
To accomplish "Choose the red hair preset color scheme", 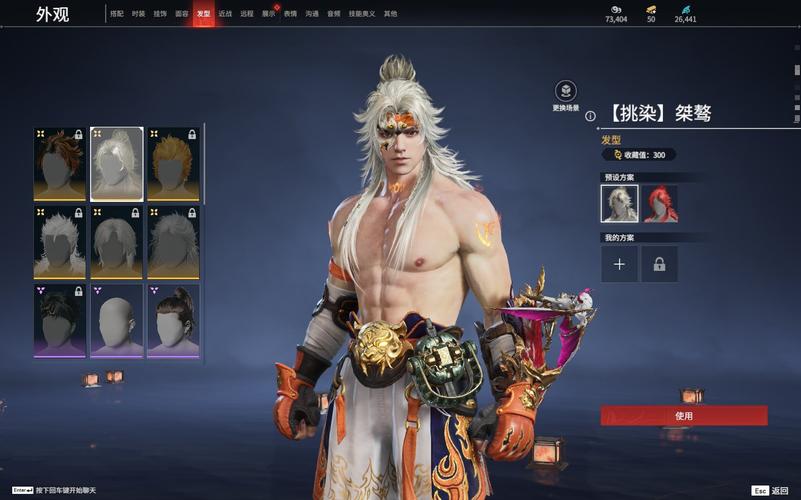I will click(660, 203).
